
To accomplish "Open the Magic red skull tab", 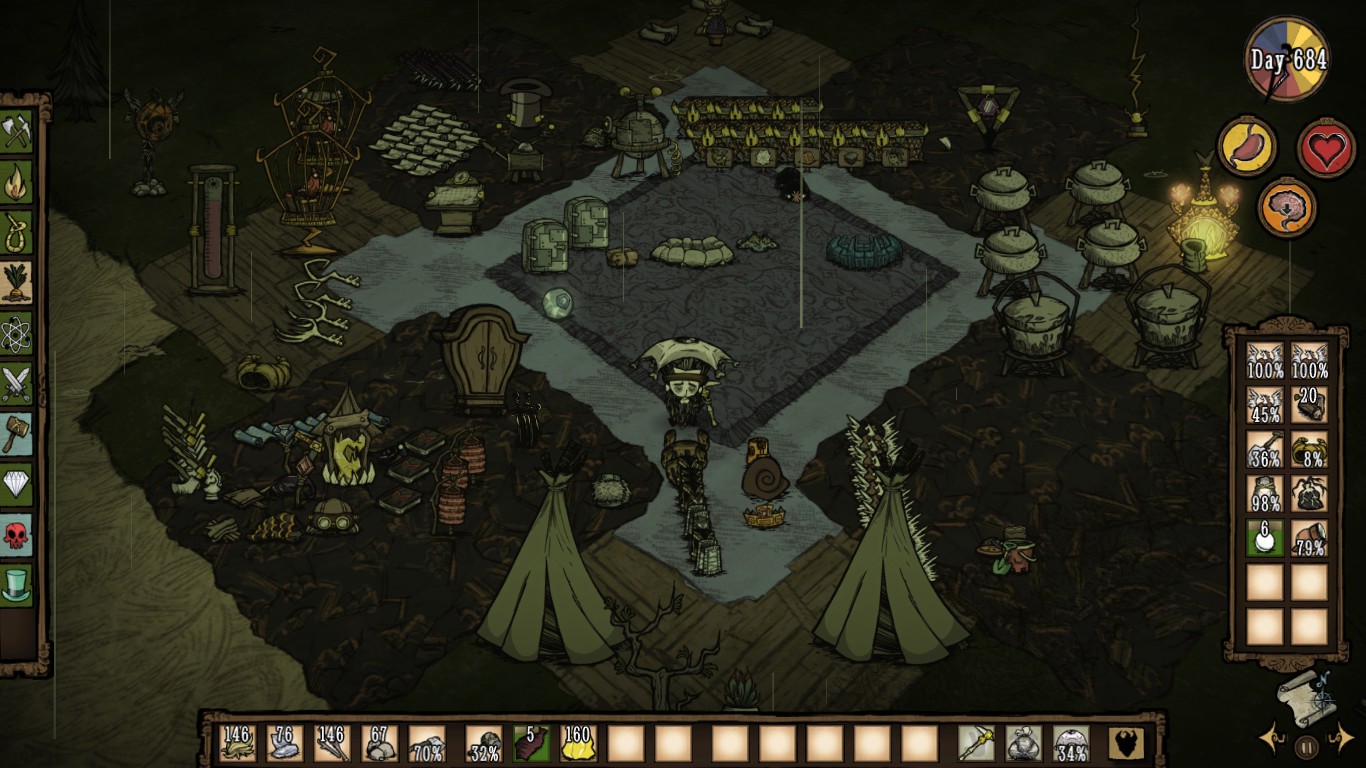I will pyautogui.click(x=17, y=534).
